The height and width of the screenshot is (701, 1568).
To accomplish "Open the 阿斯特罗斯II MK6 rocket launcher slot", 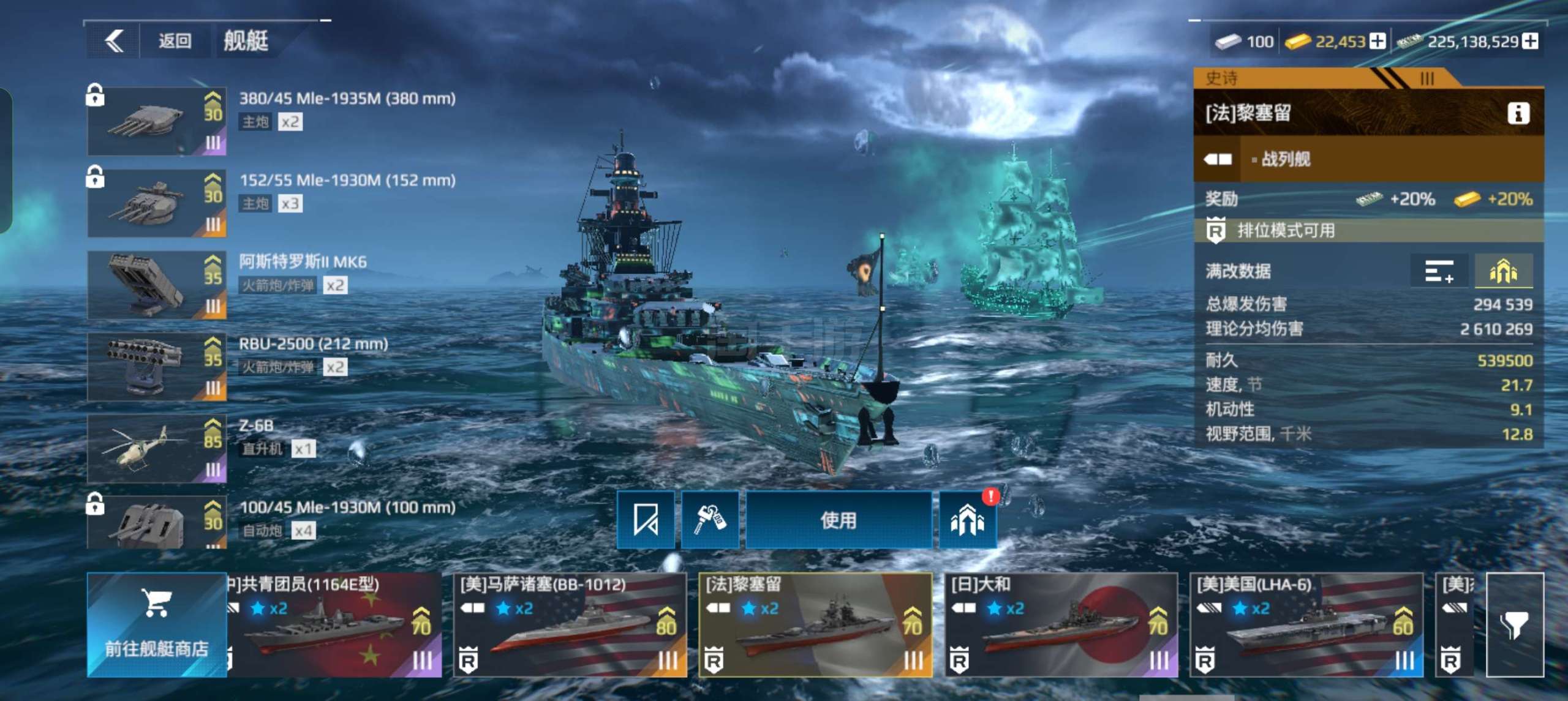I will pos(157,285).
